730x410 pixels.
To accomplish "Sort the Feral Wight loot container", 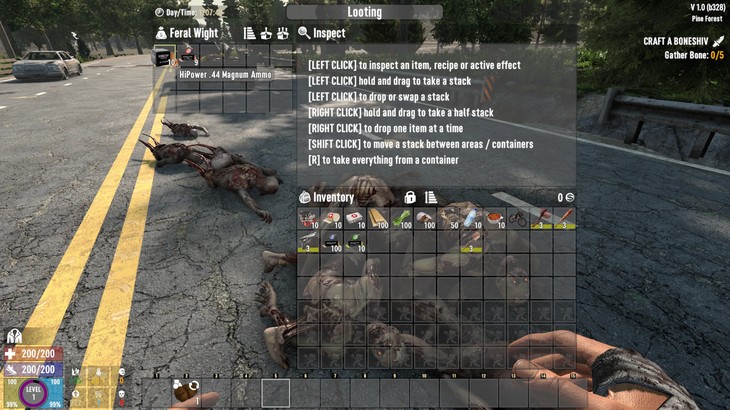I will pos(249,33).
